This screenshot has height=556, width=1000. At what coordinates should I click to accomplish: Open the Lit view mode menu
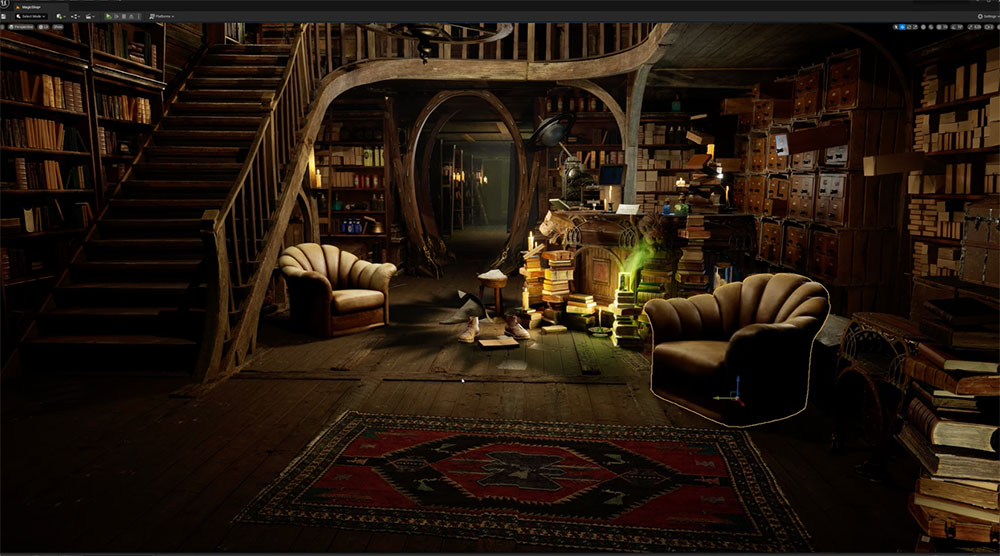(x=43, y=27)
